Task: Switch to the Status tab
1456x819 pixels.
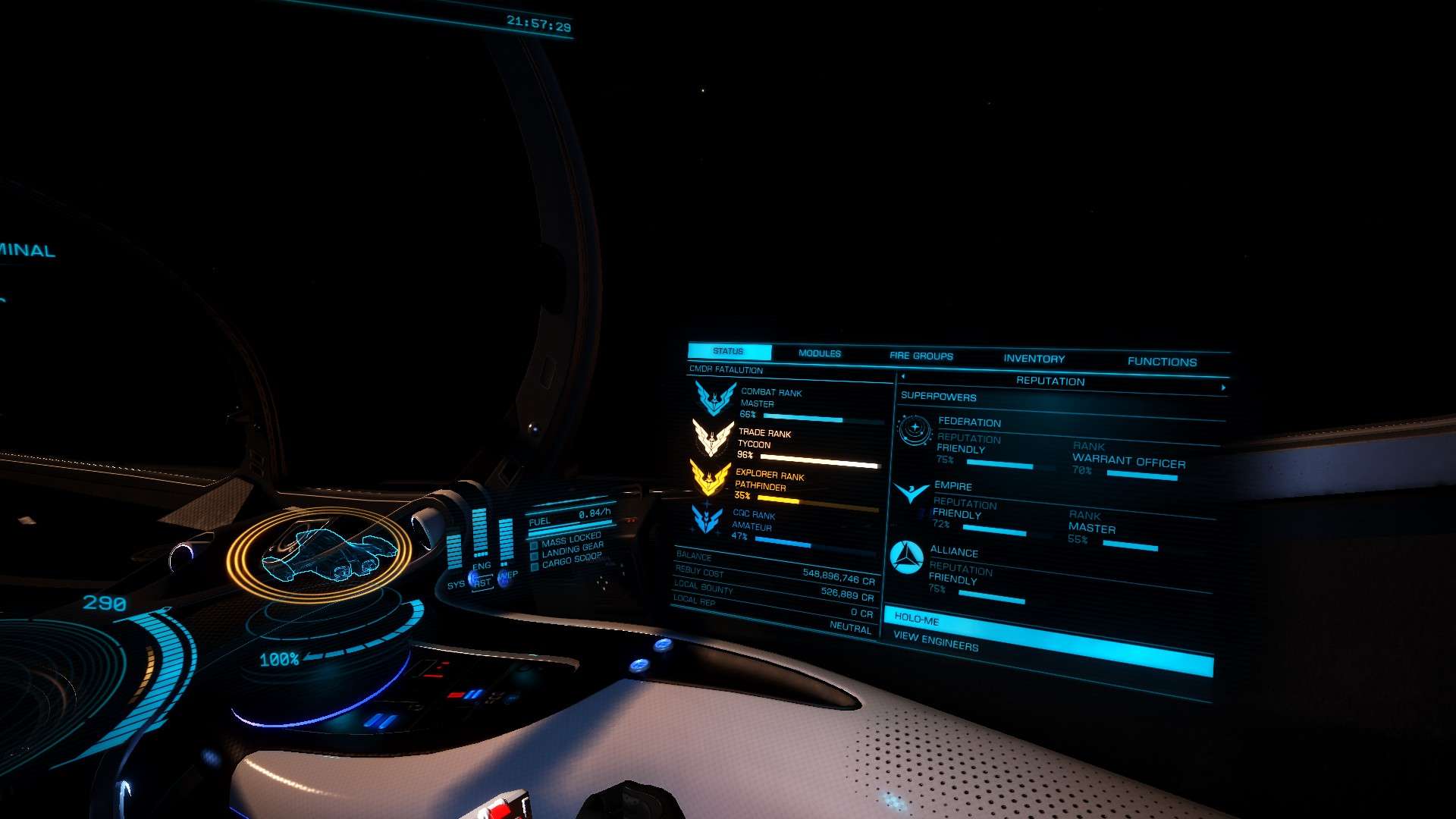Action: (728, 352)
